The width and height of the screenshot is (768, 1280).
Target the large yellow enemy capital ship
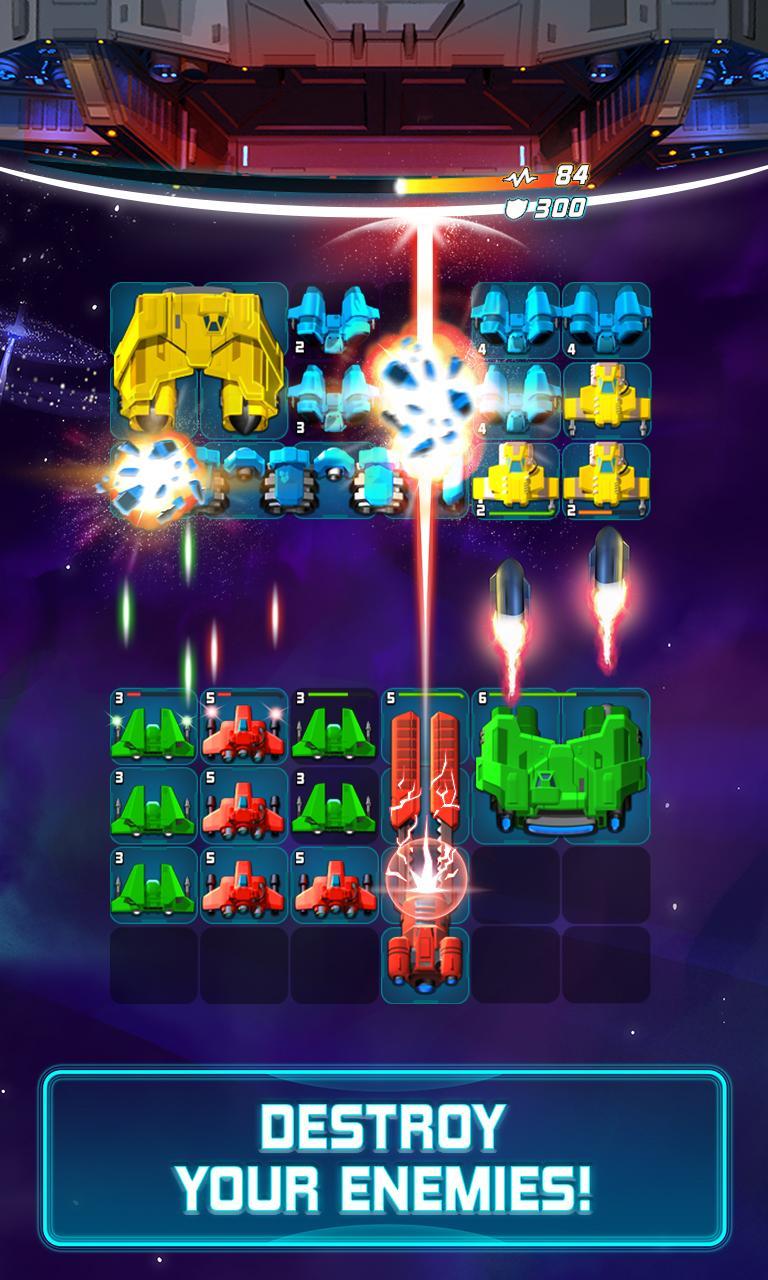tap(199, 360)
